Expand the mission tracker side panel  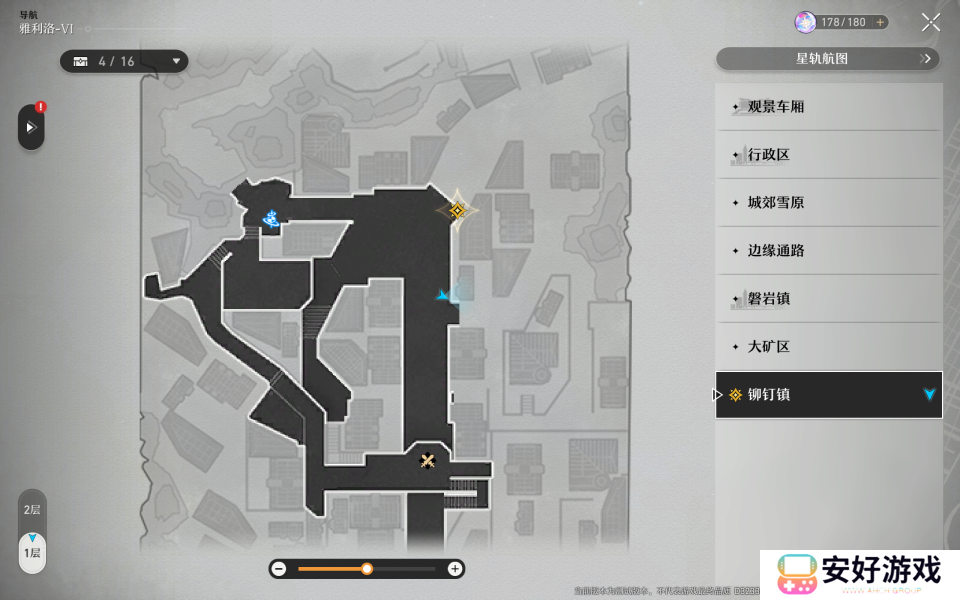[31, 127]
